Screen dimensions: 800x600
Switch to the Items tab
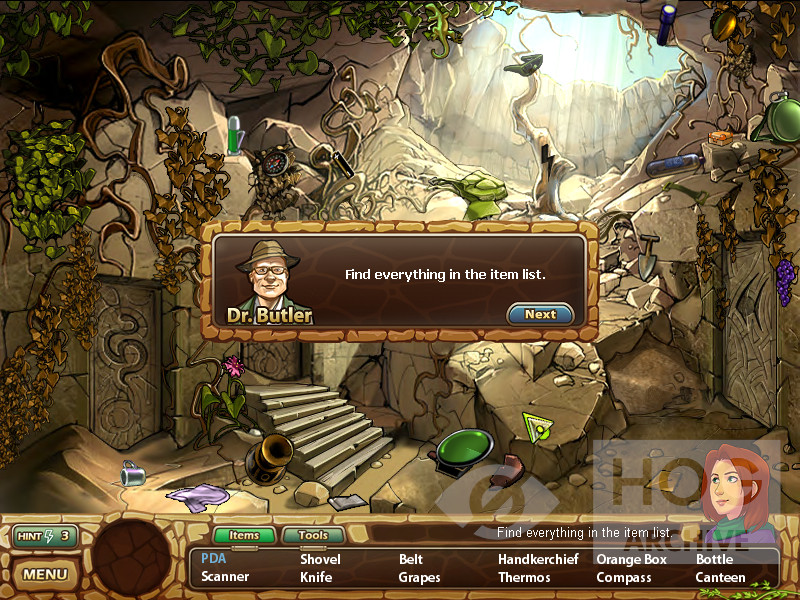[x=244, y=536]
